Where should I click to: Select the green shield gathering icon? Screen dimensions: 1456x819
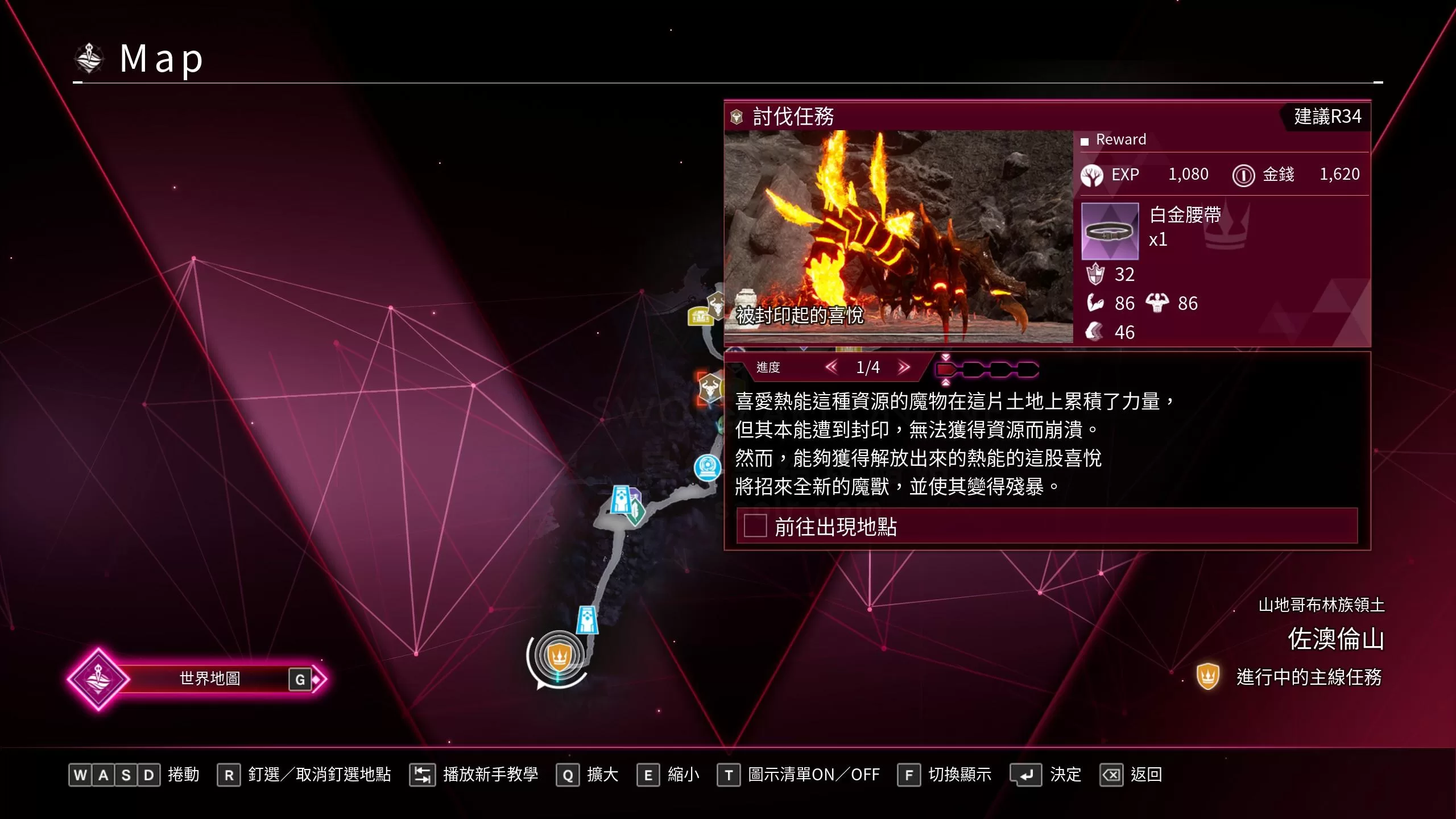[636, 511]
